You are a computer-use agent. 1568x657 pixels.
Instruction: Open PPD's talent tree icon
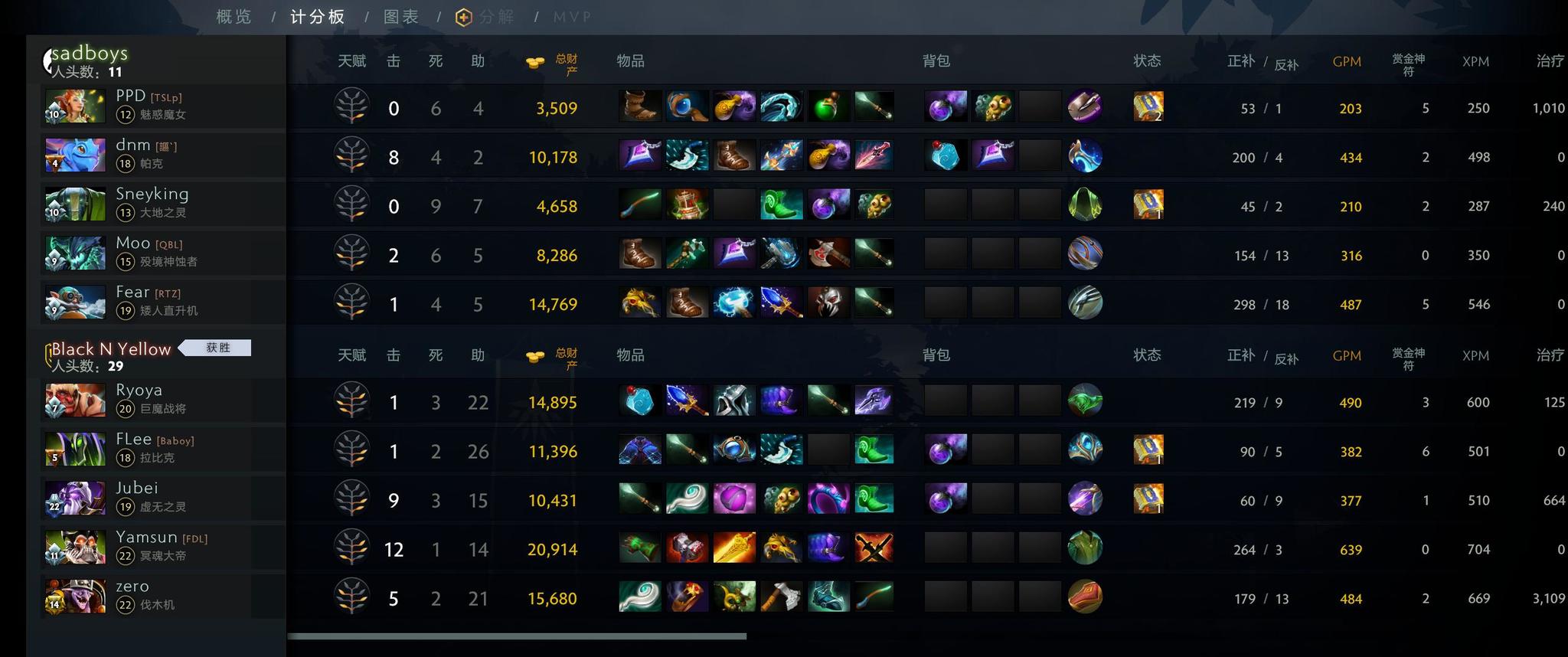coord(351,107)
